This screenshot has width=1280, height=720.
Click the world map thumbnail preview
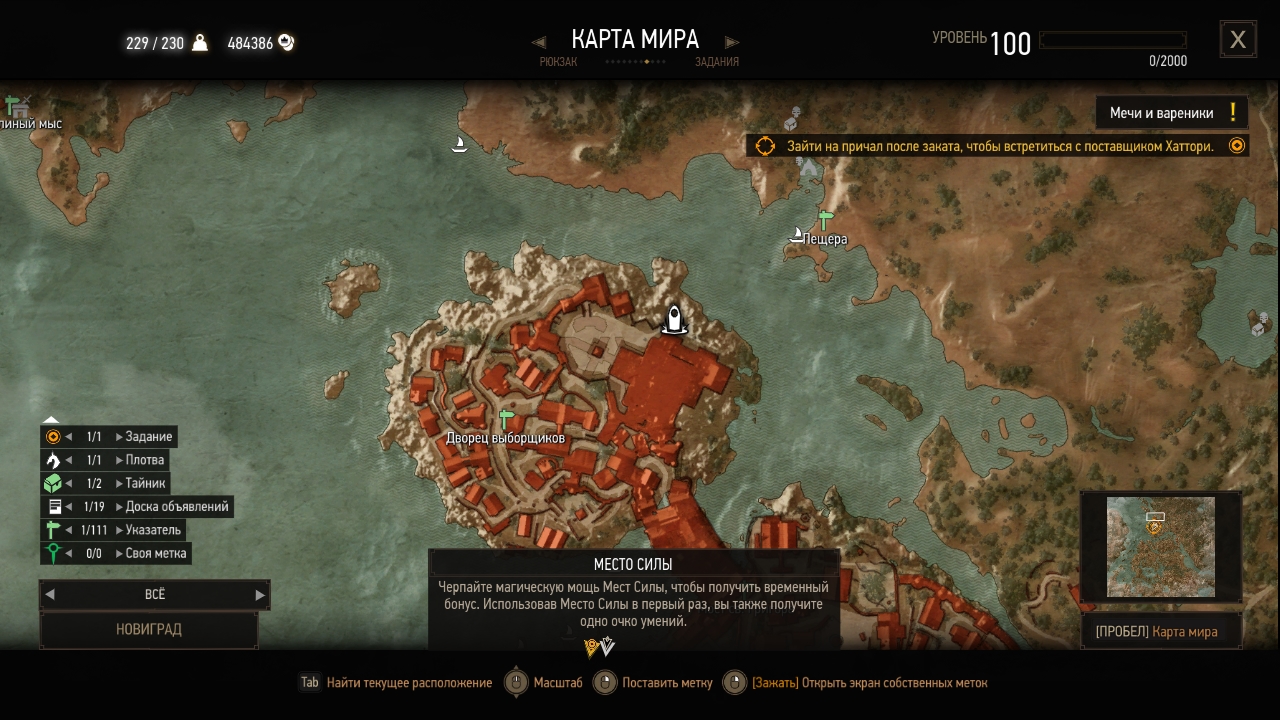1160,546
